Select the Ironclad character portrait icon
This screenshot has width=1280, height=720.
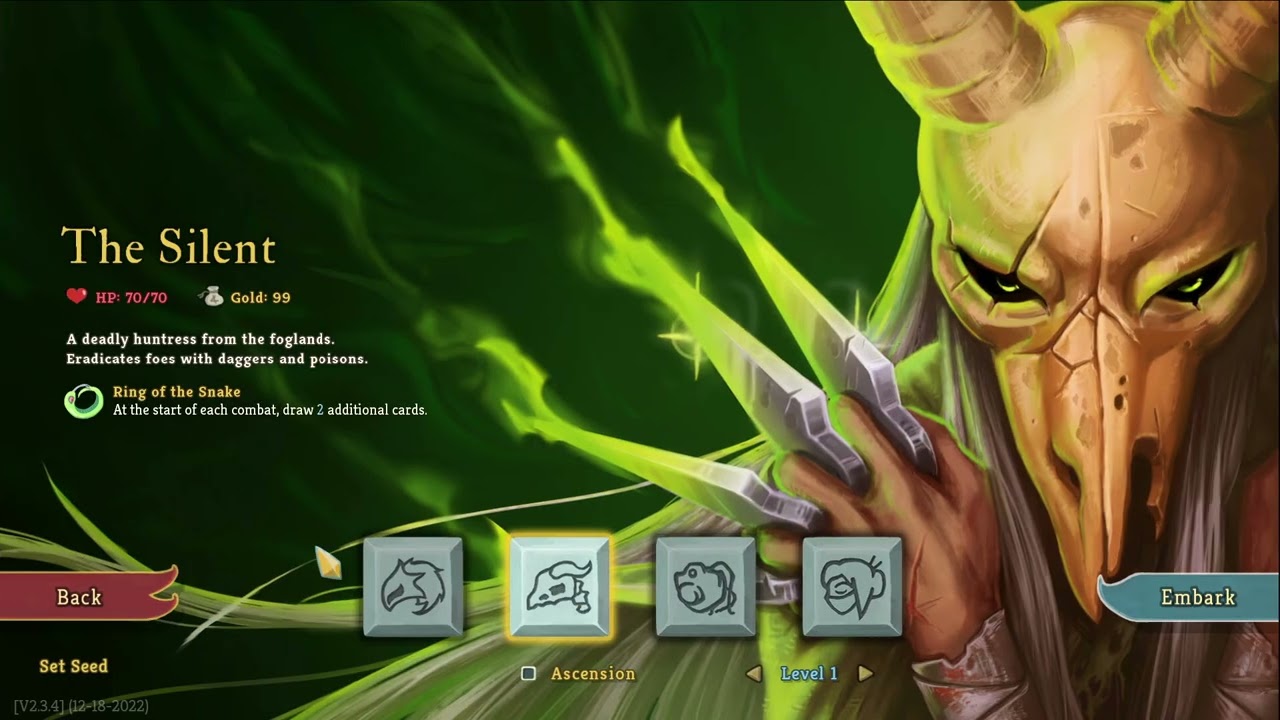pyautogui.click(x=414, y=587)
